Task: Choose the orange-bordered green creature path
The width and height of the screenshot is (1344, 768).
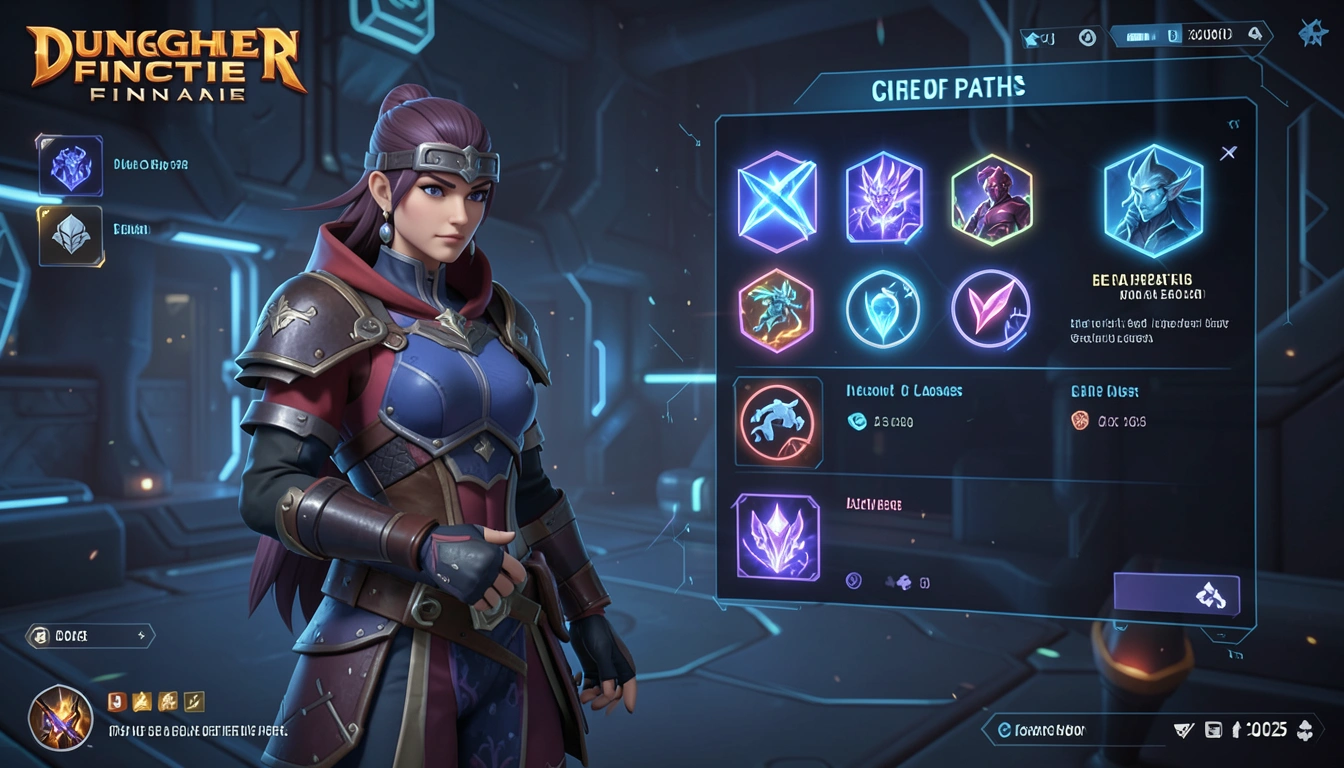Action: pos(776,309)
